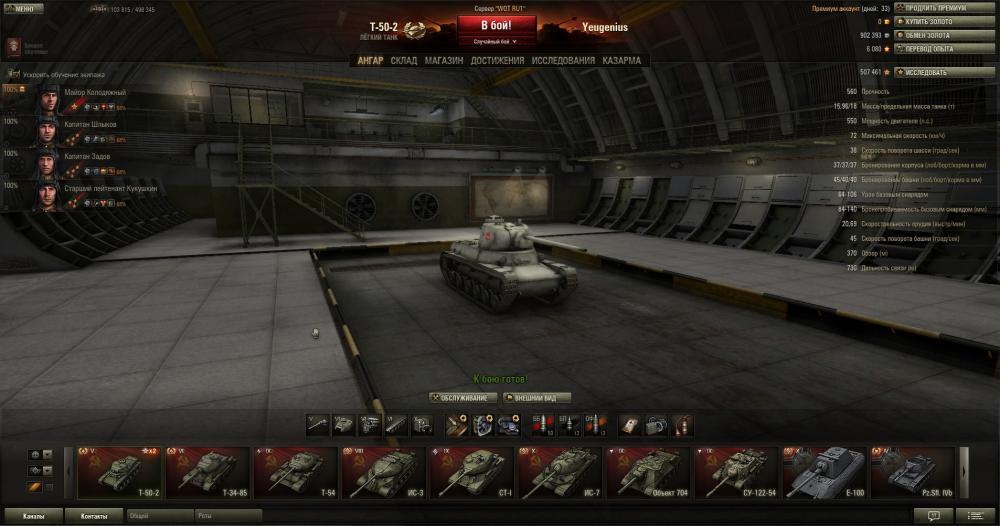Image resolution: width=1000 pixels, height=526 pixels.
Task: Start battle with the В бой! button
Action: click(496, 25)
